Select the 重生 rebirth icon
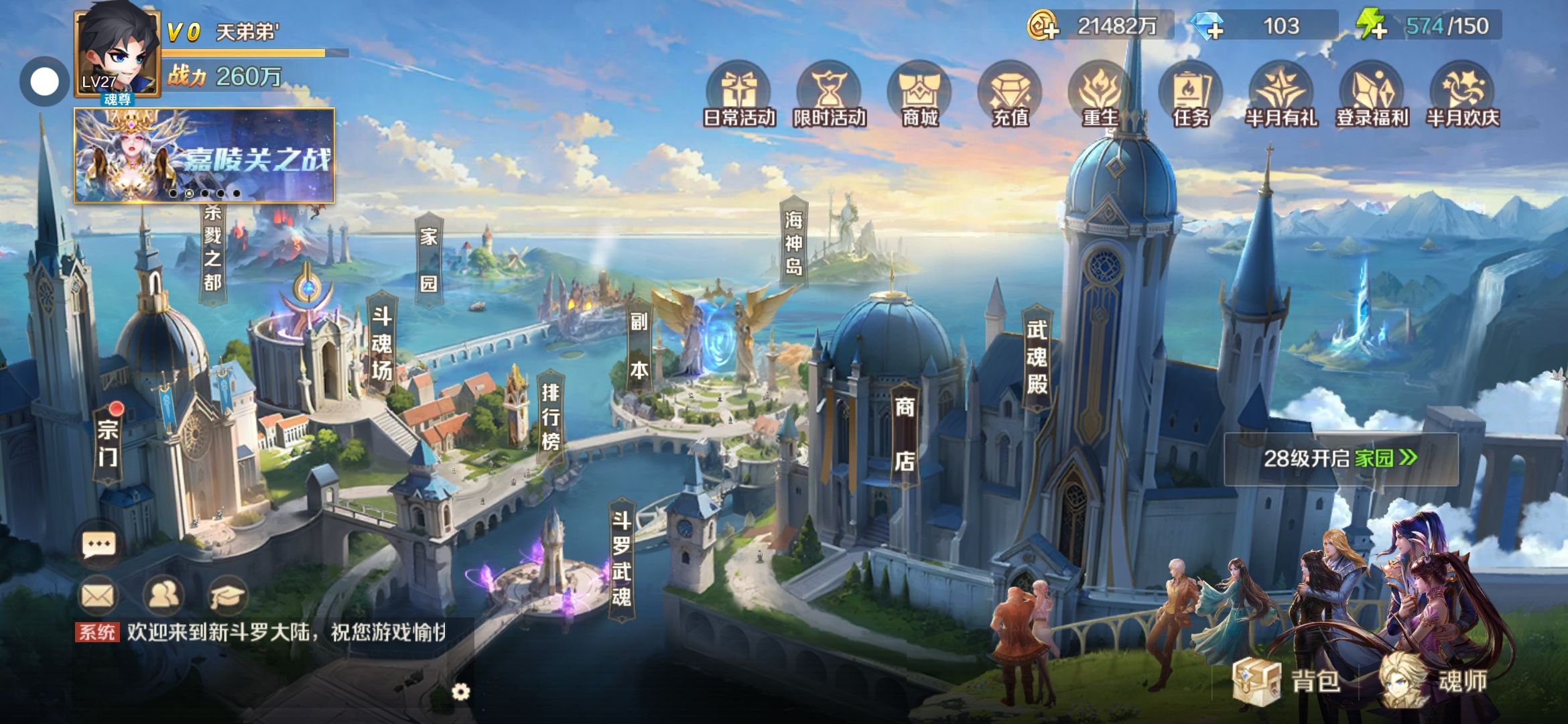This screenshot has height=724, width=1568. click(x=1100, y=95)
